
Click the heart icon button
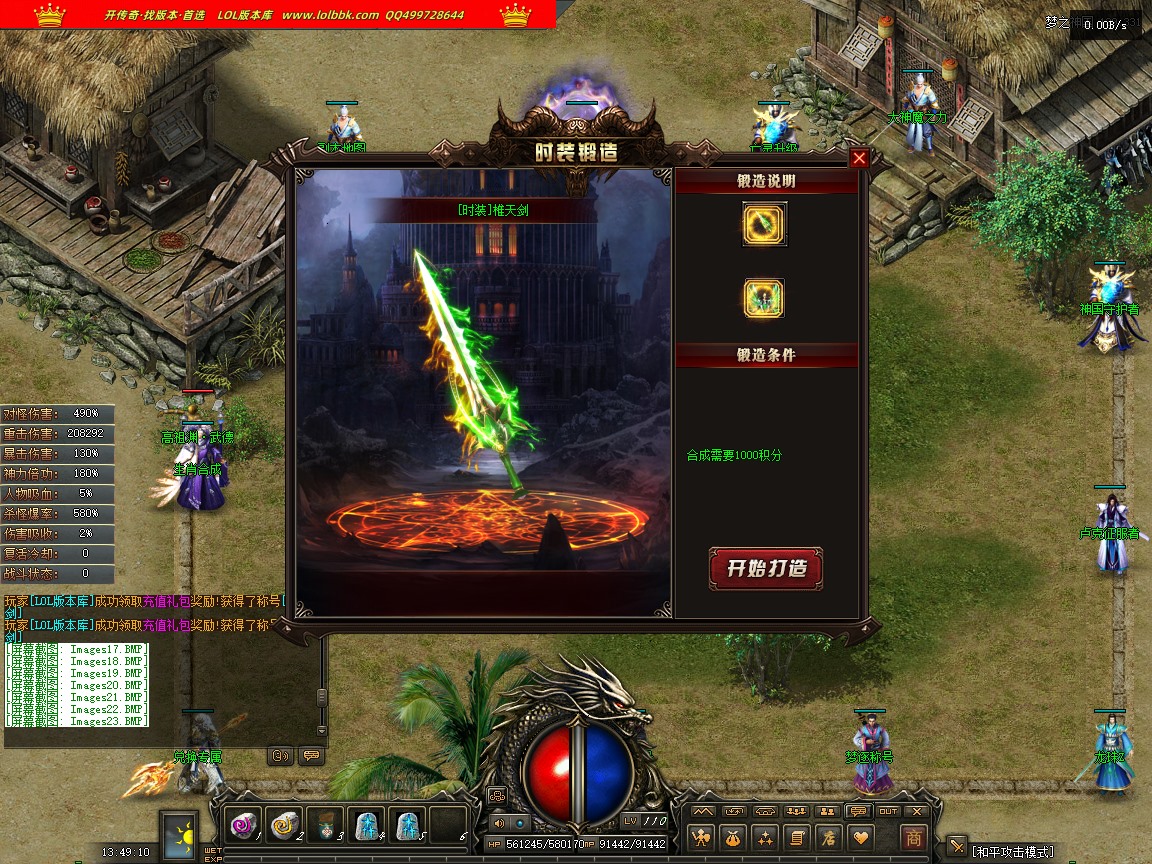(860, 837)
